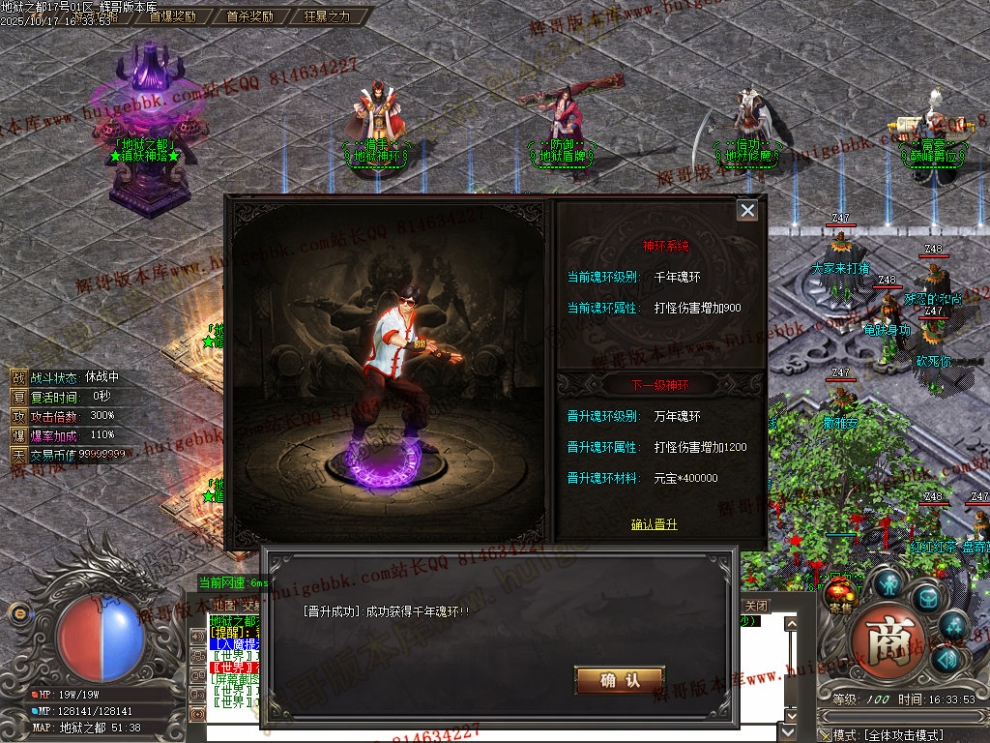The width and height of the screenshot is (990, 743).
Task: Close the soul ring system window
Action: pos(747,210)
